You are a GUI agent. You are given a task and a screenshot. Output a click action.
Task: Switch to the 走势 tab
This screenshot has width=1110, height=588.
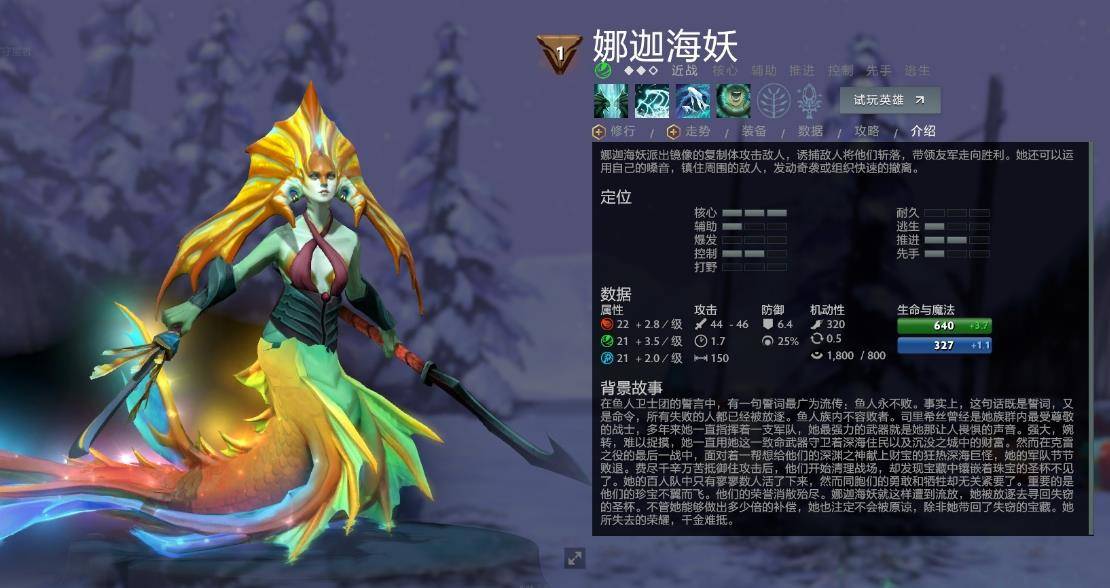point(697,131)
